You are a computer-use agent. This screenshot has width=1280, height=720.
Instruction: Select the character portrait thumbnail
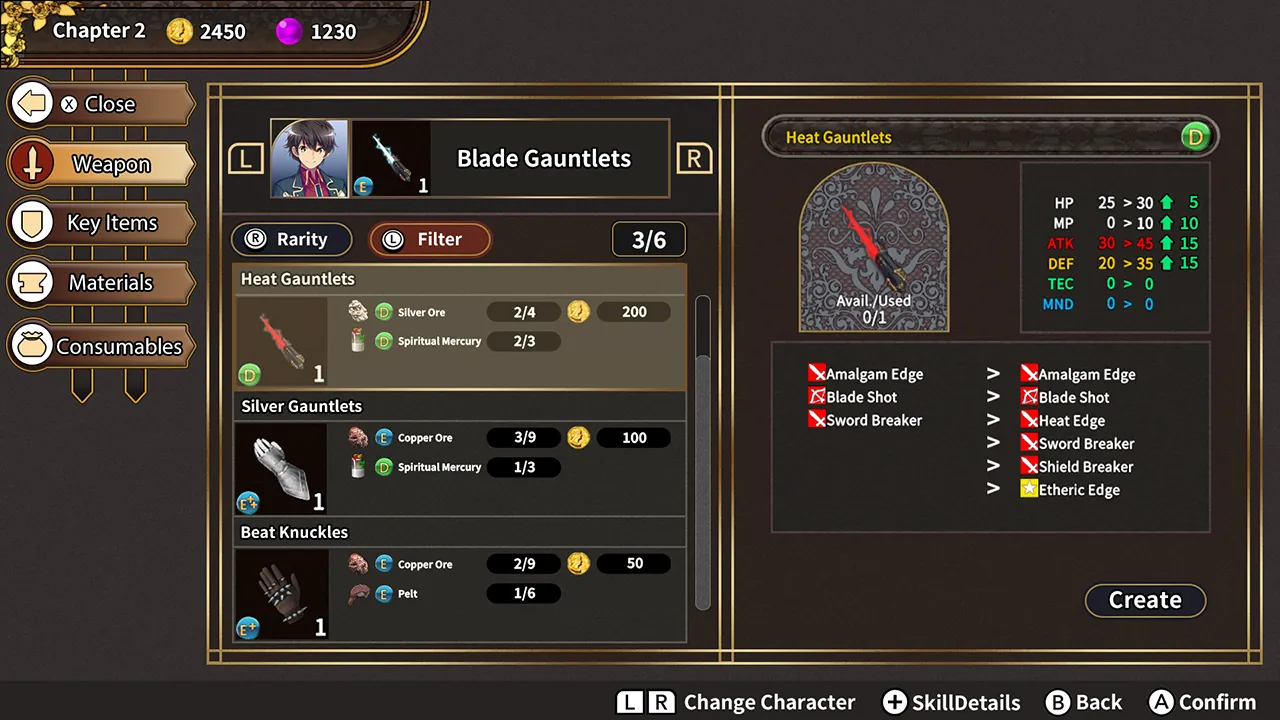[309, 158]
